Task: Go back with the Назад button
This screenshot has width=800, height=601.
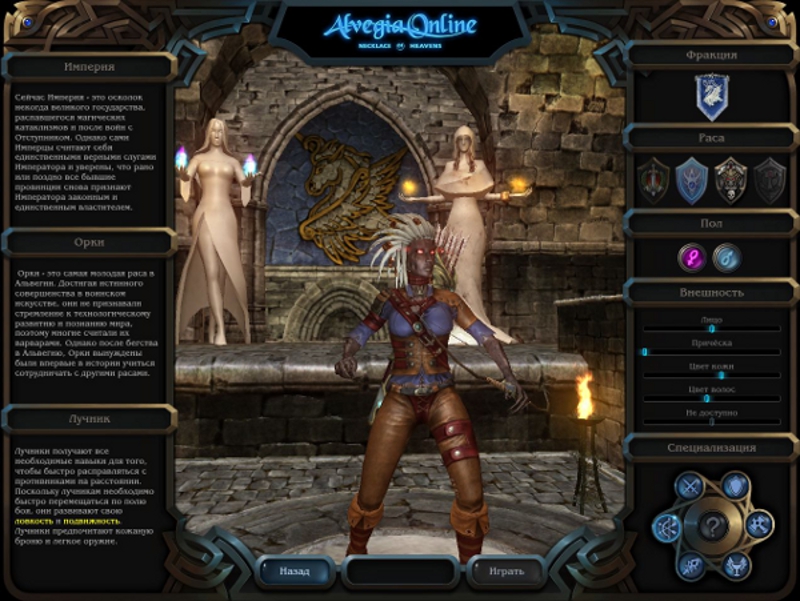Action: (x=294, y=571)
